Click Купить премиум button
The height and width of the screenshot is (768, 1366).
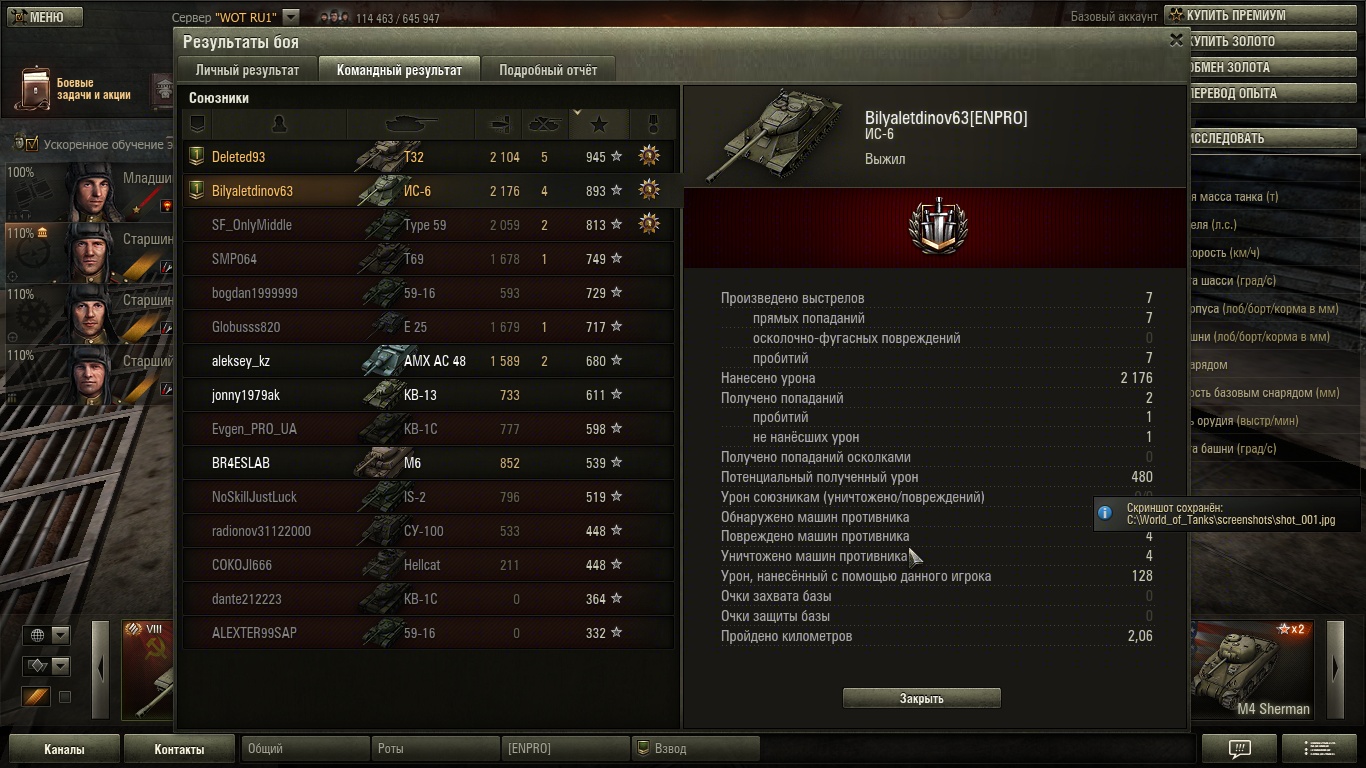(x=1264, y=16)
